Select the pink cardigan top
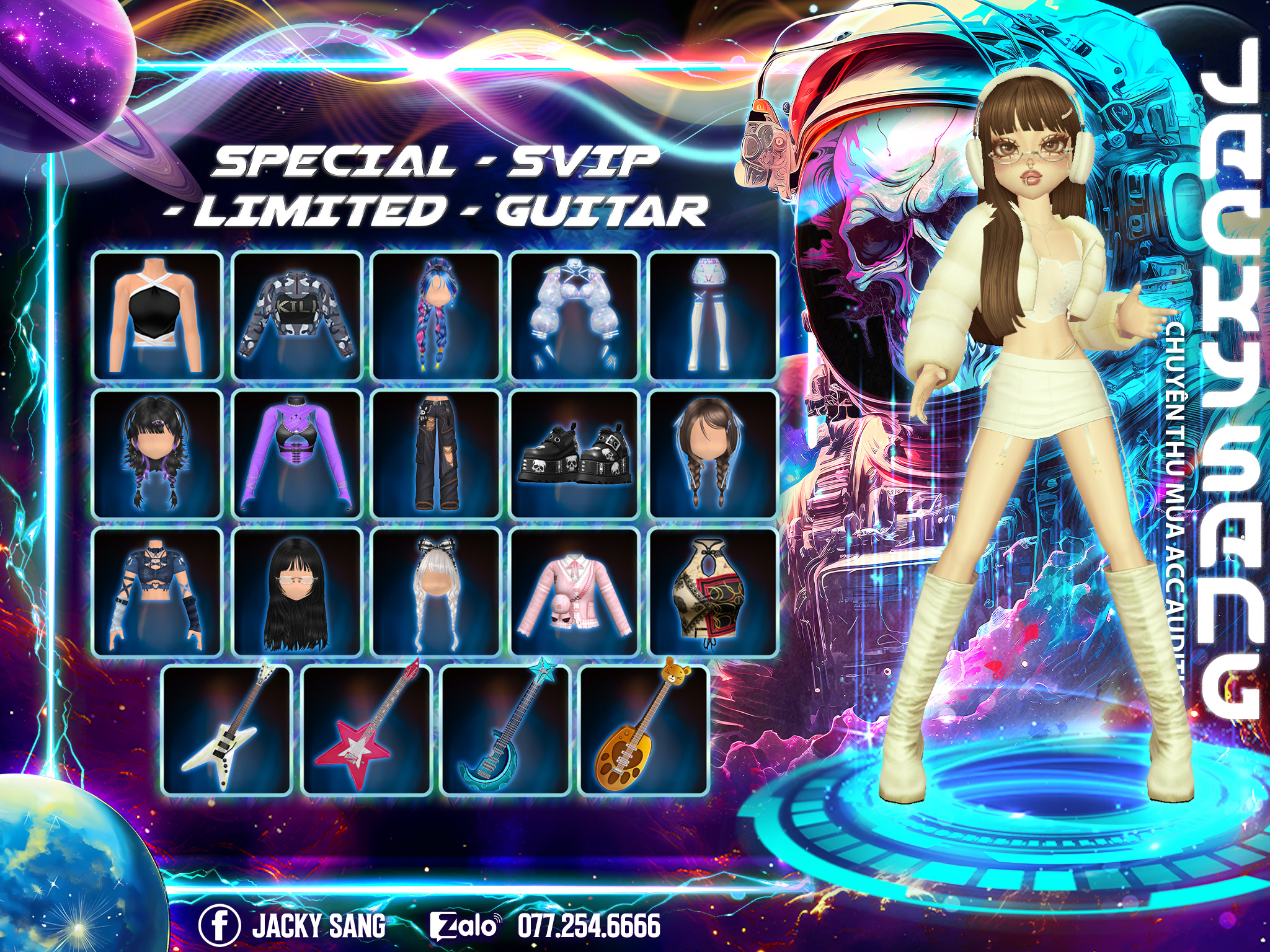 [575, 593]
